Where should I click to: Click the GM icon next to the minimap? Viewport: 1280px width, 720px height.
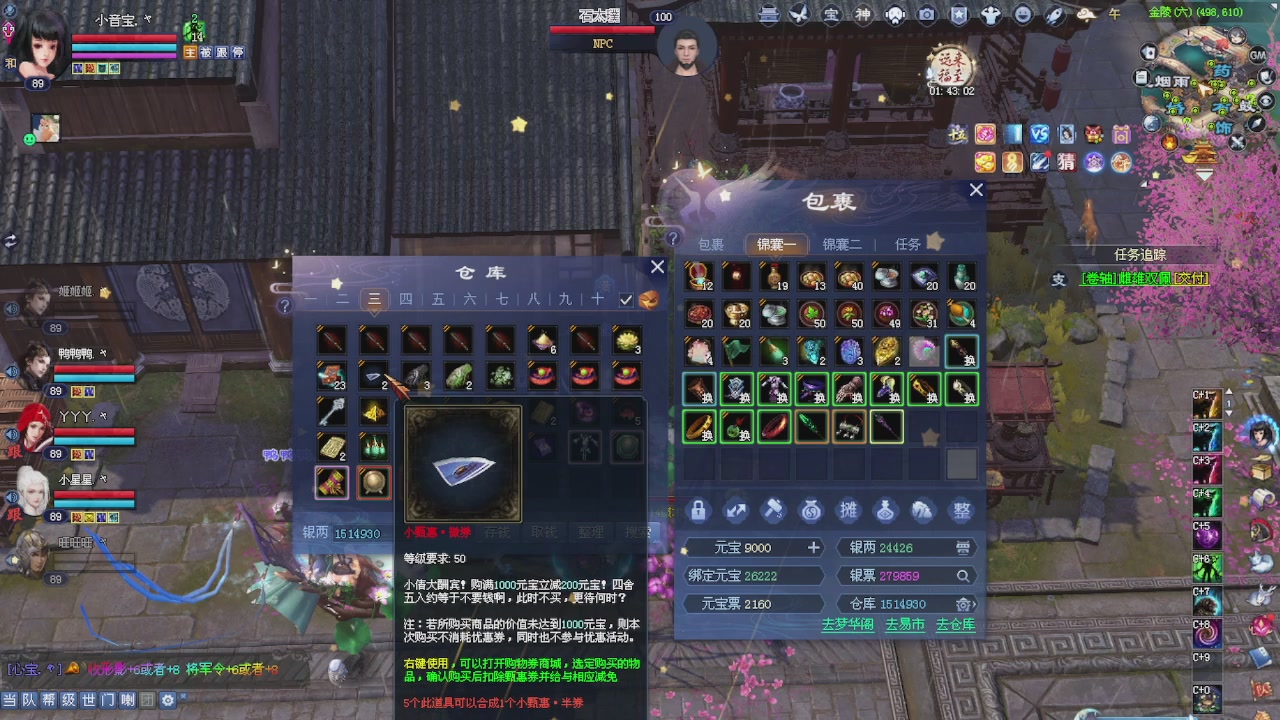[x=1256, y=55]
